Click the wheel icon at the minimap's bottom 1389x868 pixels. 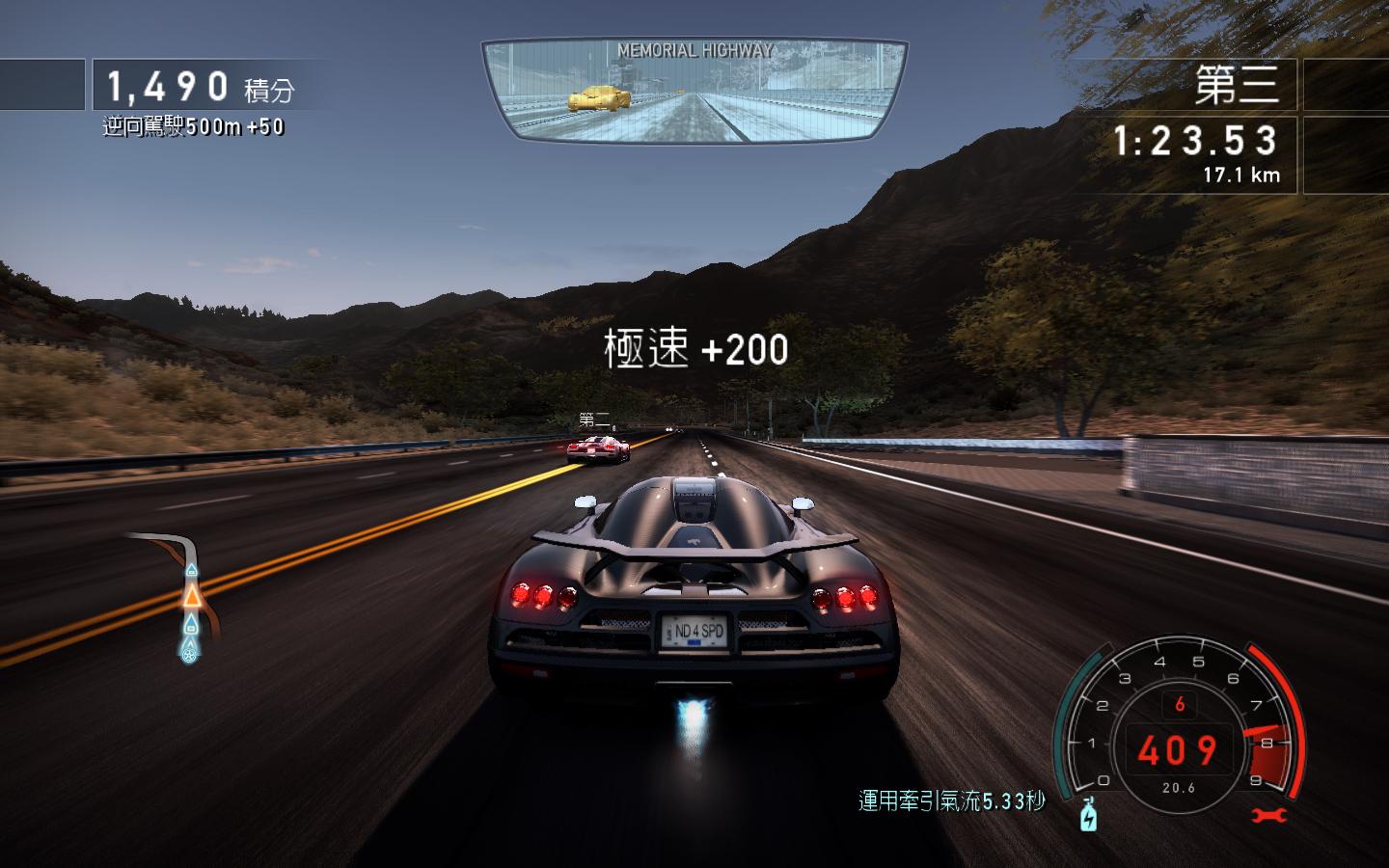[190, 653]
